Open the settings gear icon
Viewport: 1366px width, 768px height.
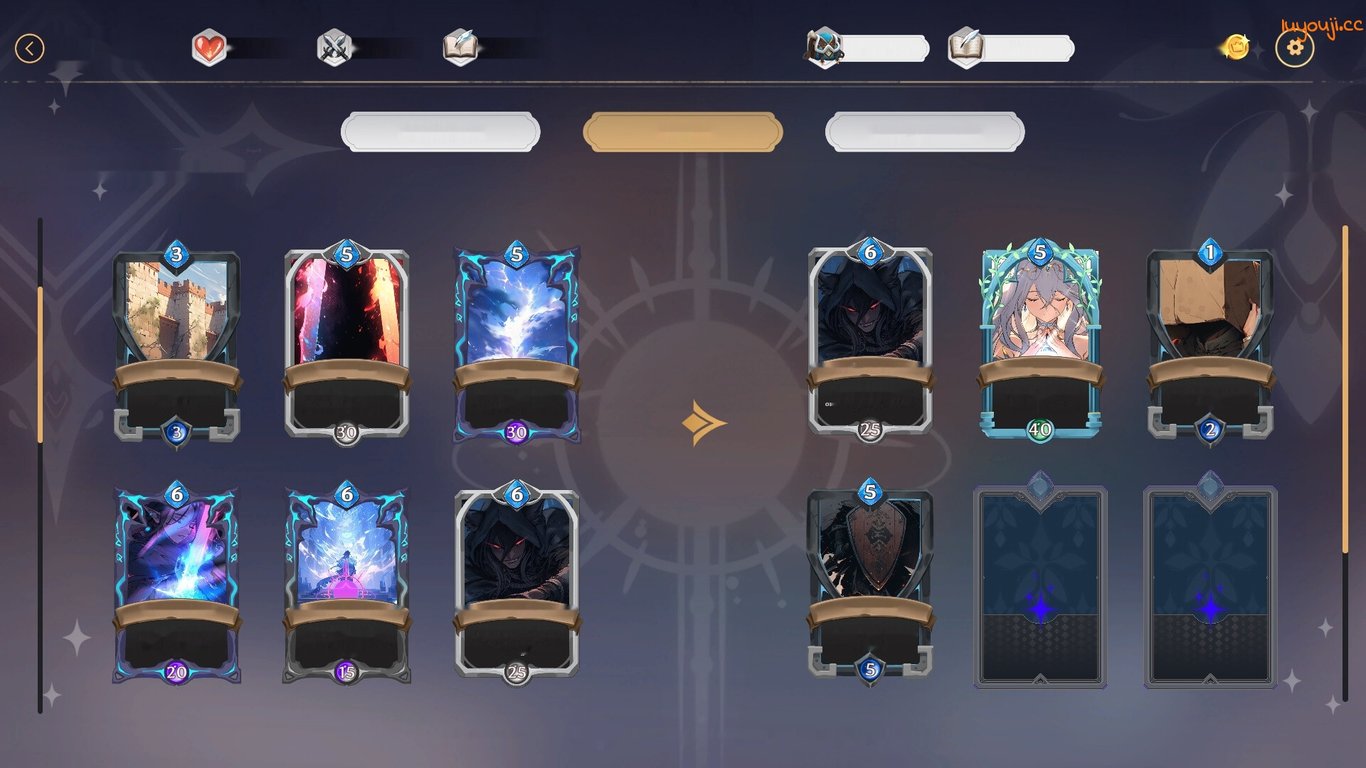(1295, 47)
